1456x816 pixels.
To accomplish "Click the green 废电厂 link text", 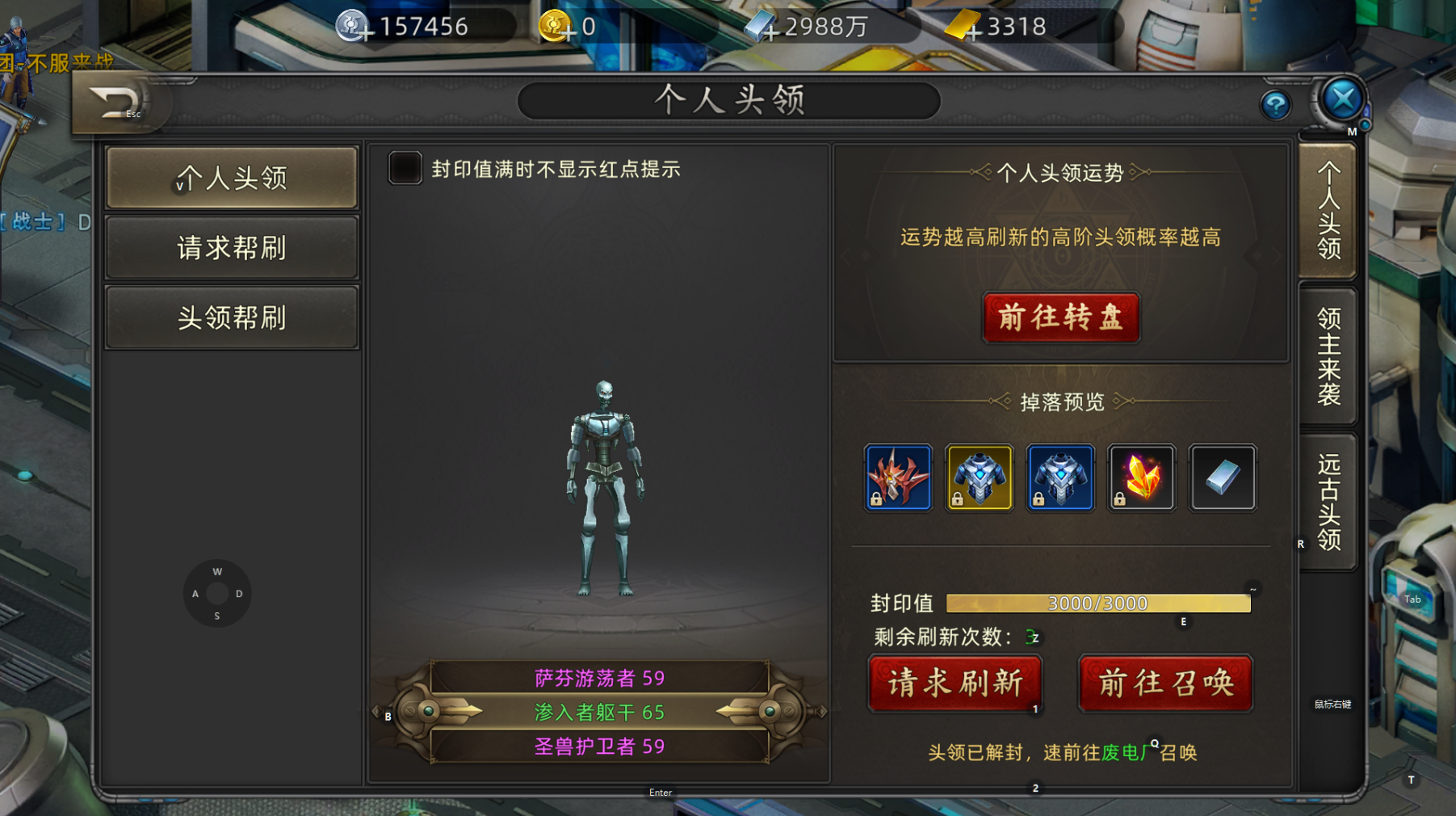I will tap(1128, 752).
